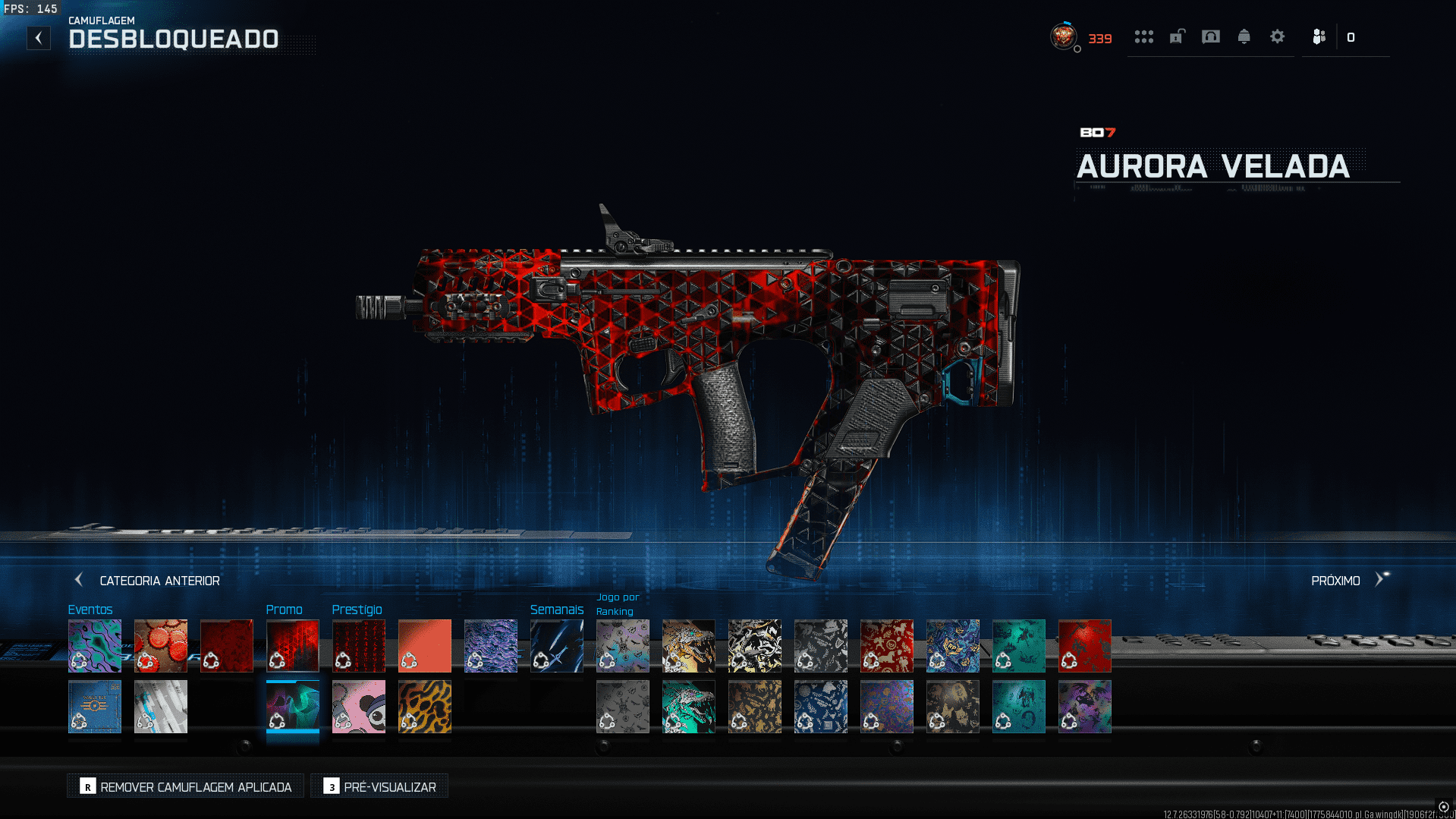
Task: Choose the plain coral-orange Prestígio camo
Action: [425, 646]
